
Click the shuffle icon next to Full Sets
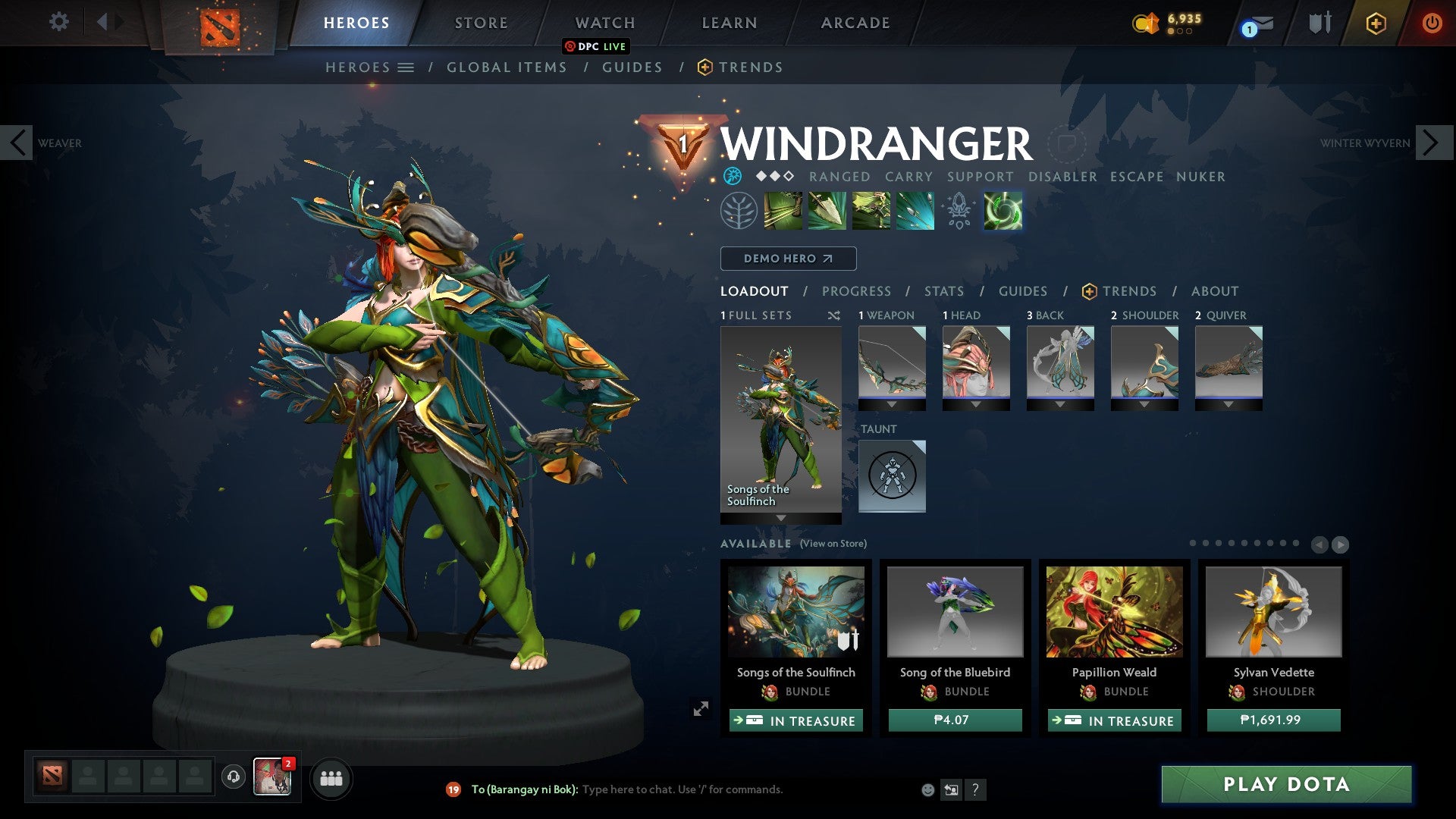pos(833,315)
